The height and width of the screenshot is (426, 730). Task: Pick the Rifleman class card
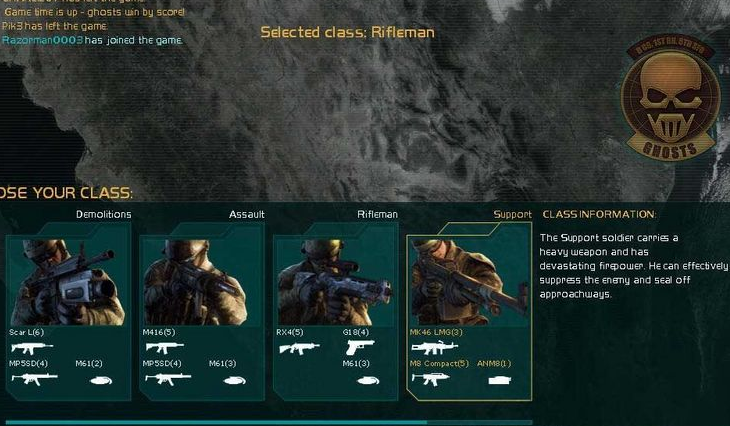pos(335,282)
